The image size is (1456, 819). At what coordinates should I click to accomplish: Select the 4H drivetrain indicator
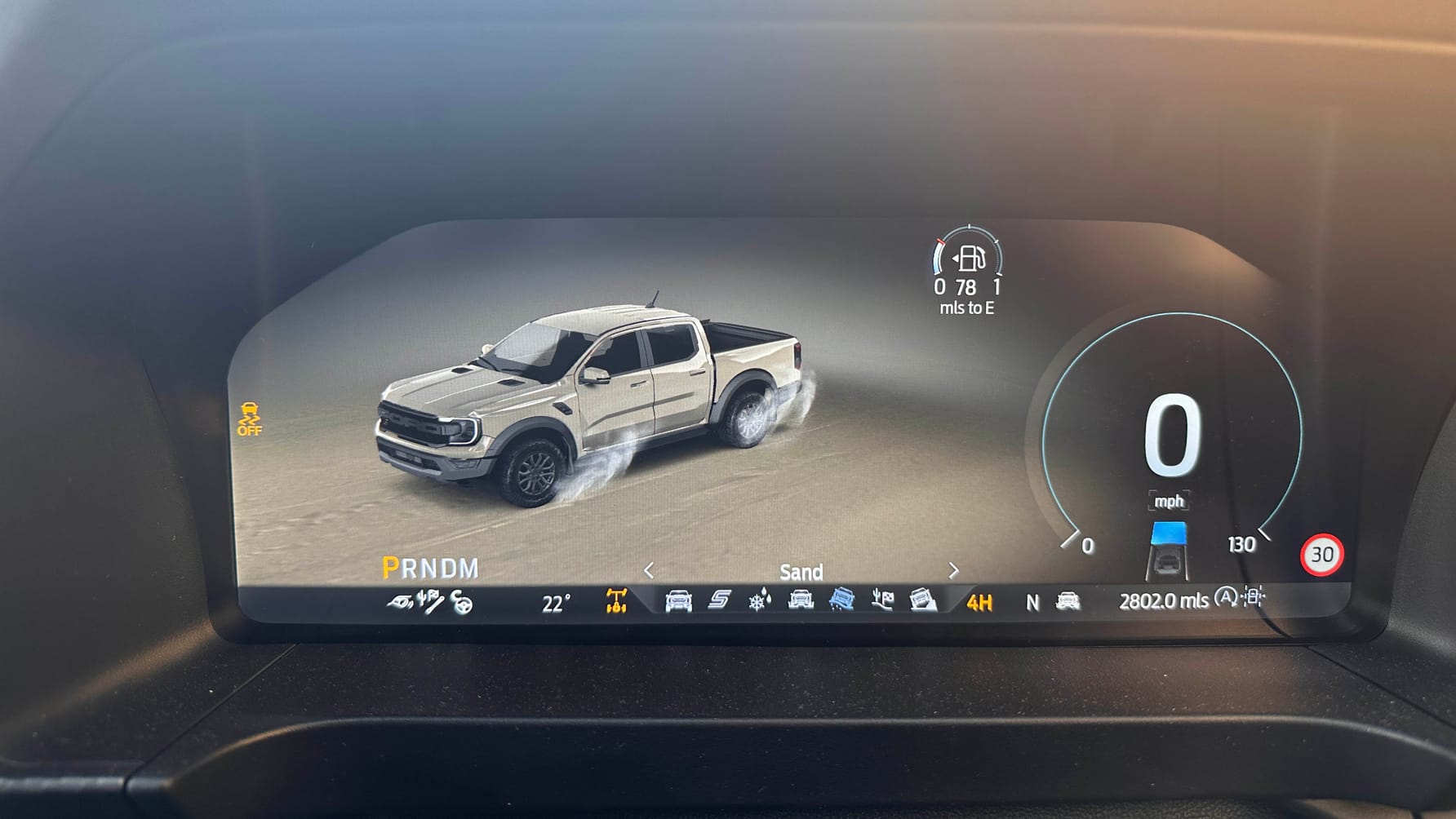979,603
